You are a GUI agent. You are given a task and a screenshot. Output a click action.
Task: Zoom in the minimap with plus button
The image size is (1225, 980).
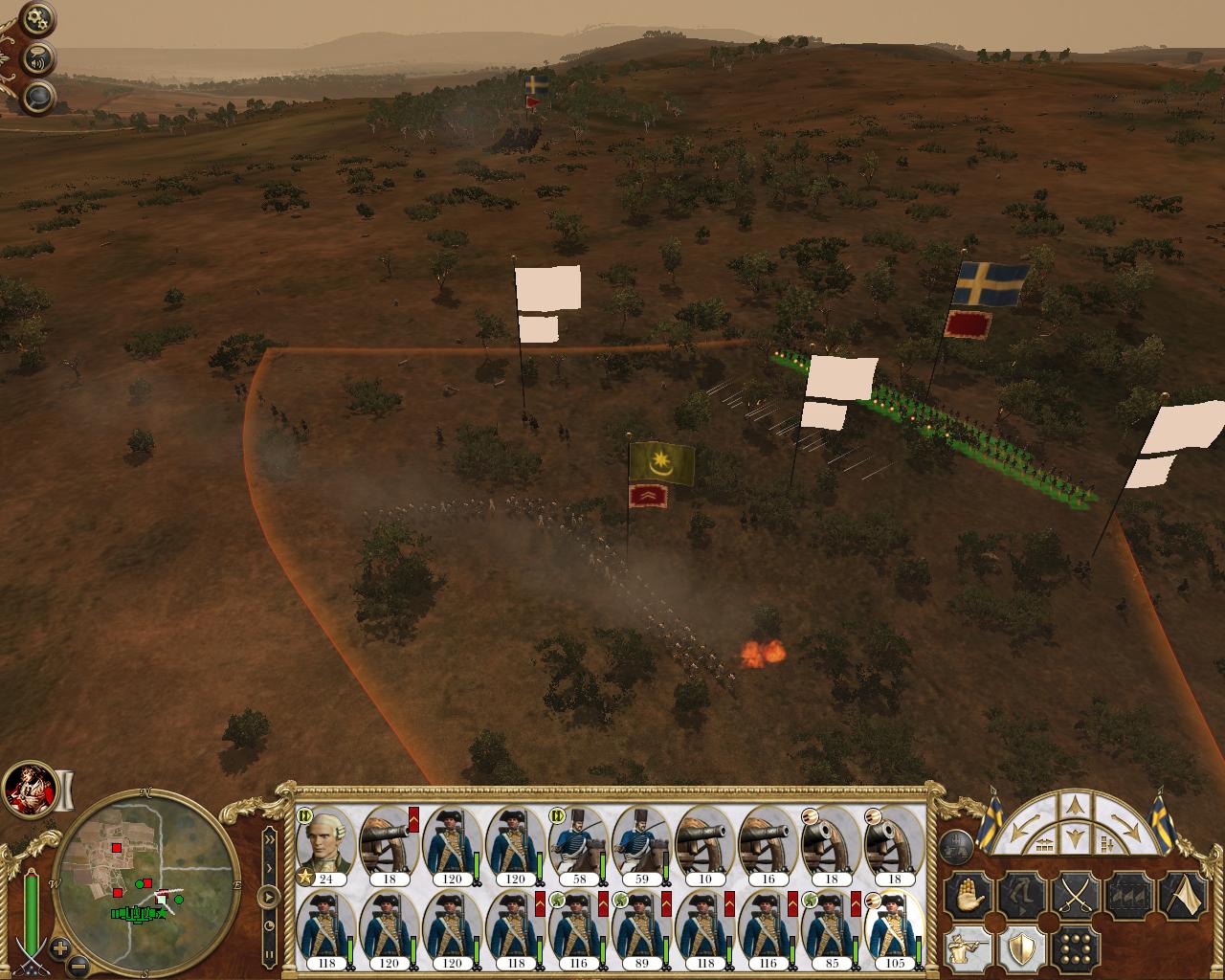[x=60, y=948]
